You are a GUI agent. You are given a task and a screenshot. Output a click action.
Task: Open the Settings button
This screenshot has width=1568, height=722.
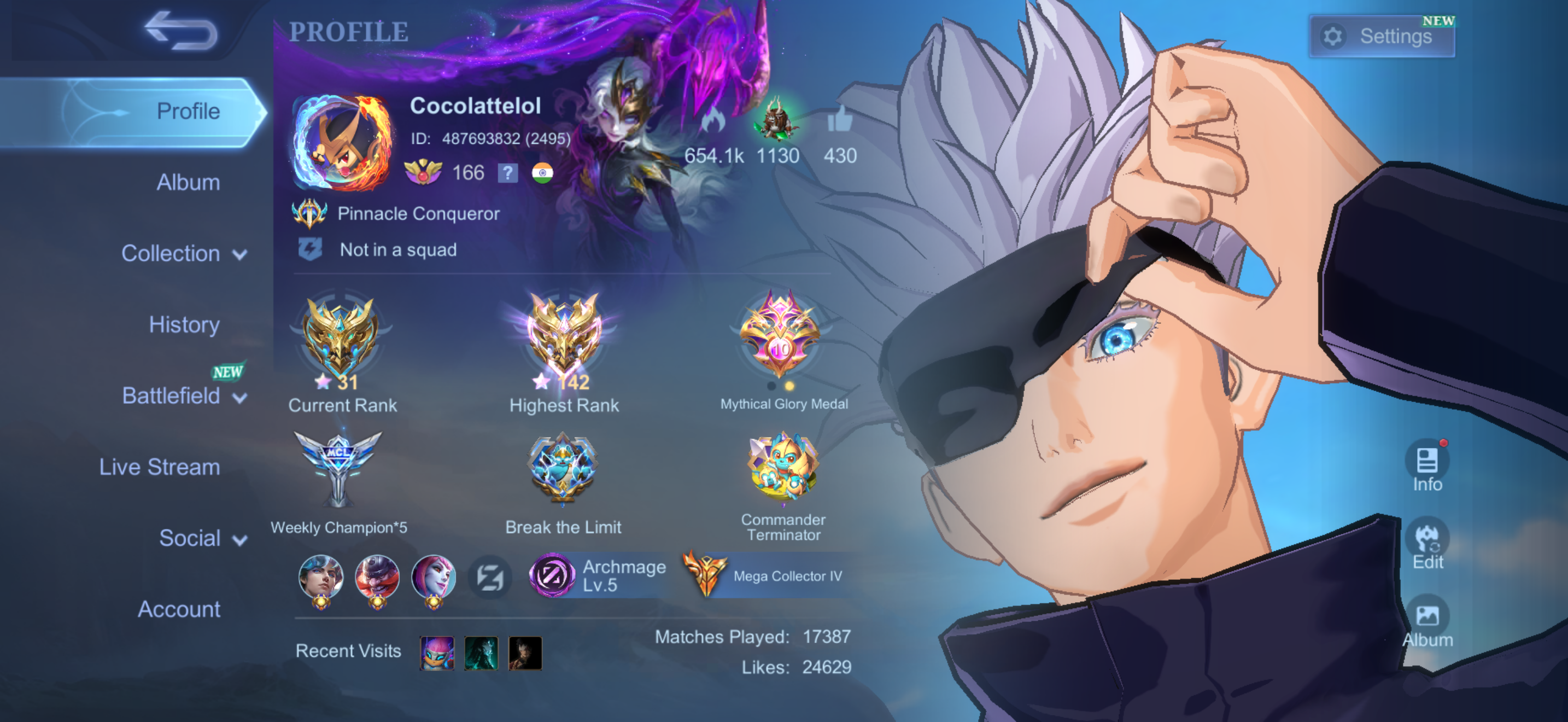pyautogui.click(x=1382, y=37)
